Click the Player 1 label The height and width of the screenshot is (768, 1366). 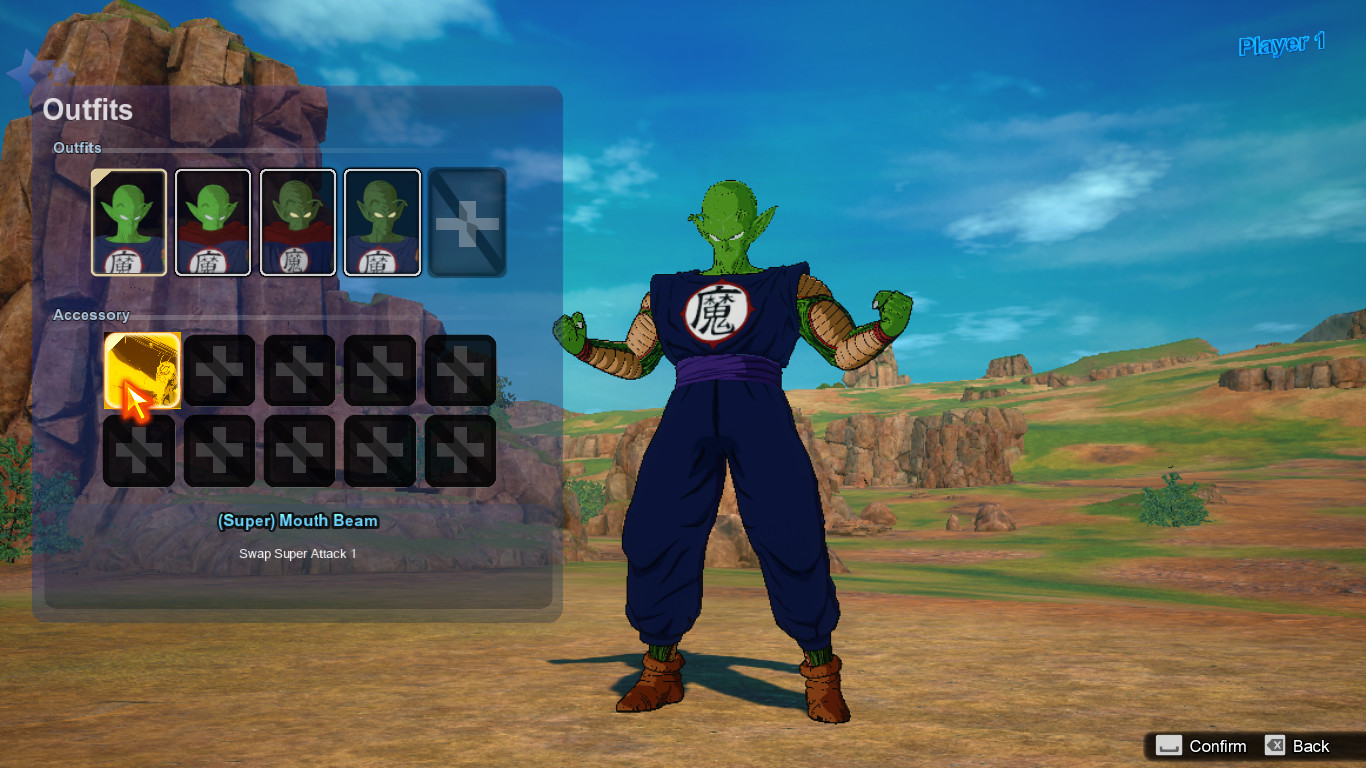(x=1281, y=45)
